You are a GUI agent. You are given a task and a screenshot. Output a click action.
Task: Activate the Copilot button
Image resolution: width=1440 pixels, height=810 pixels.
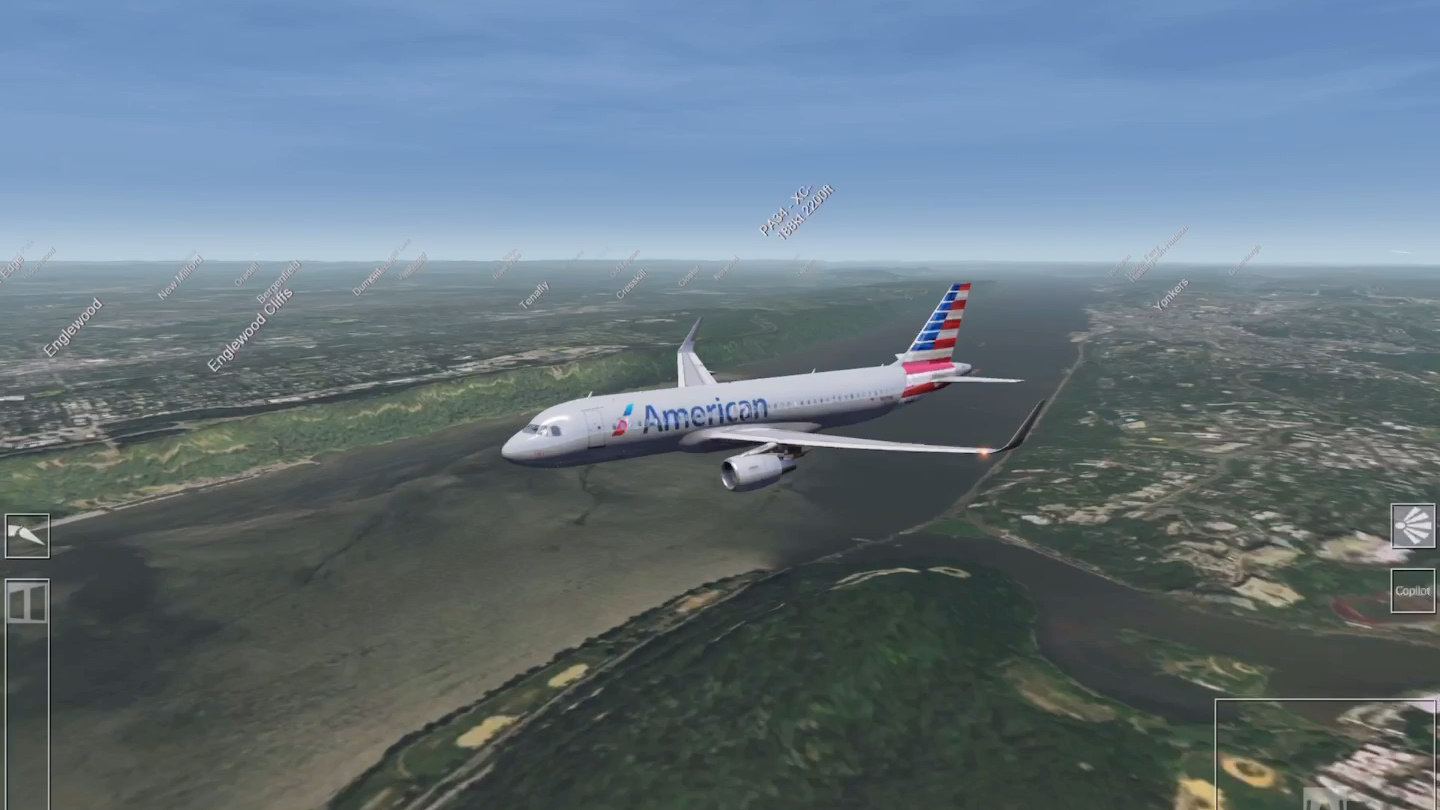point(1412,591)
